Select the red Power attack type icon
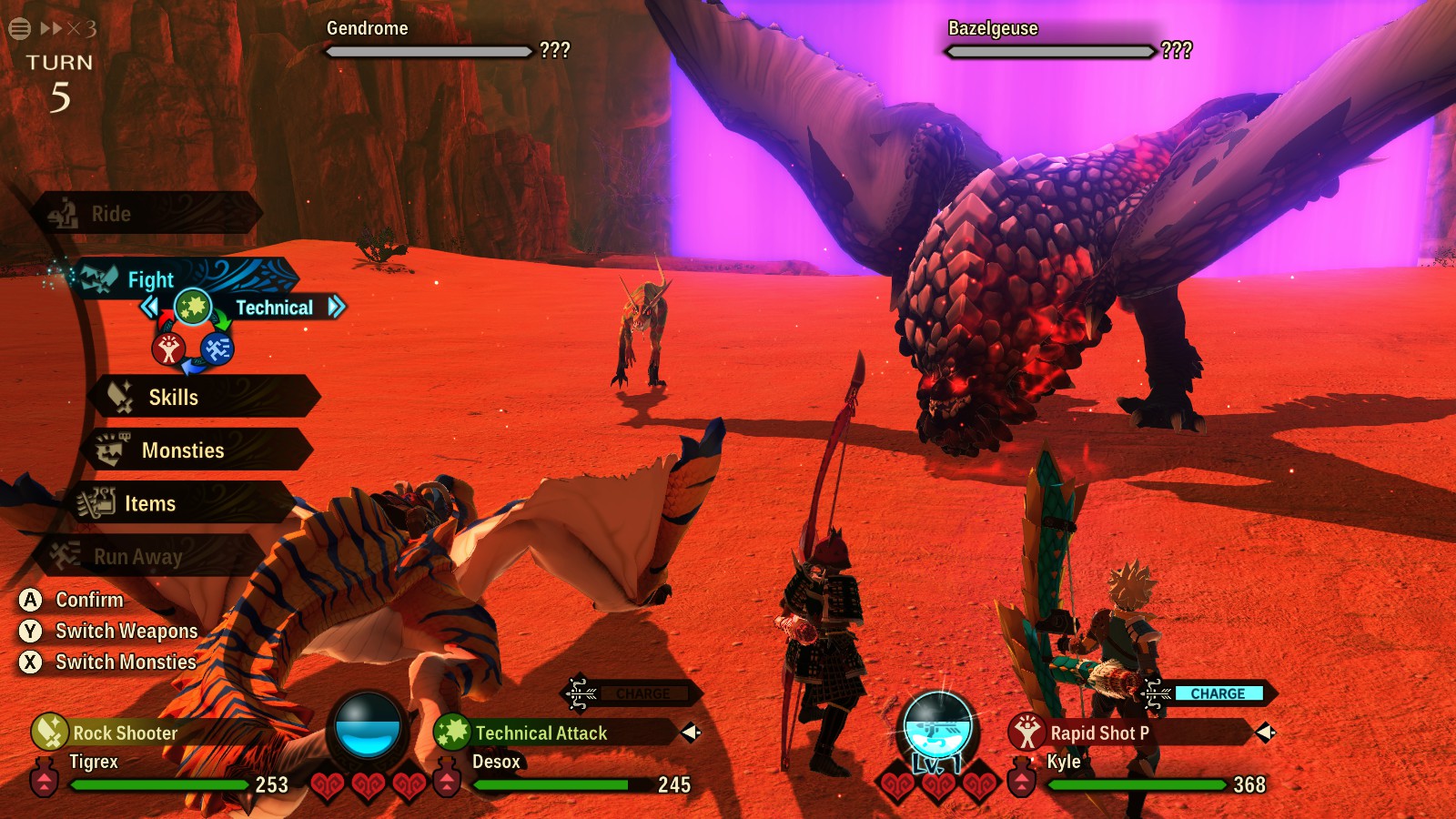Screen dimensions: 1456x819 click(168, 348)
